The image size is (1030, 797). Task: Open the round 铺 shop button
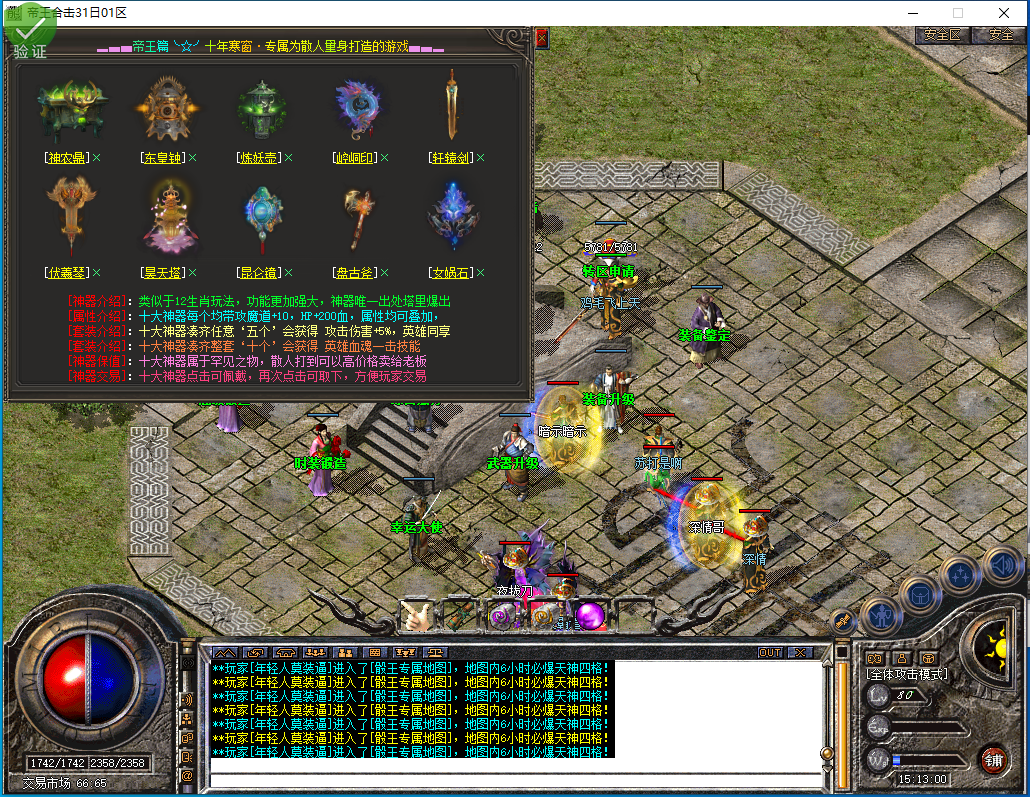pos(992,759)
